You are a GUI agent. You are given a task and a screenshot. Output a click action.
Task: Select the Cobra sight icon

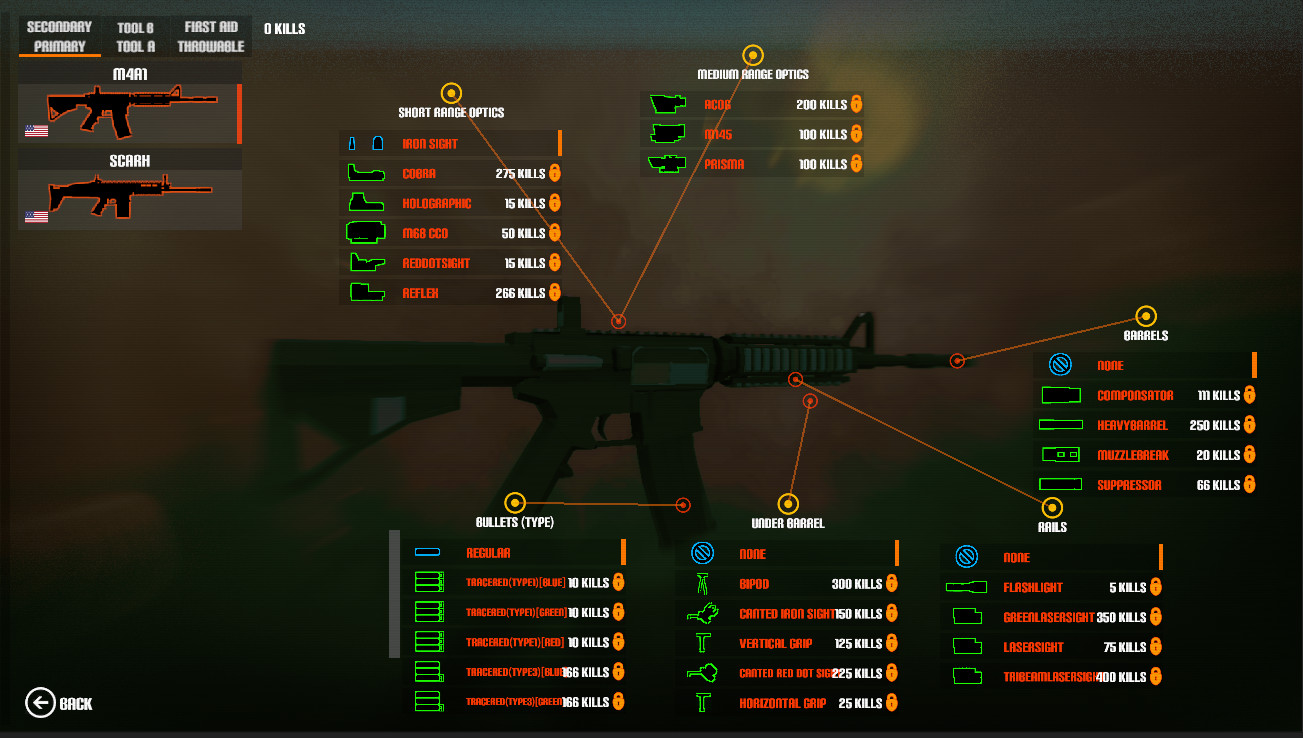tap(366, 173)
